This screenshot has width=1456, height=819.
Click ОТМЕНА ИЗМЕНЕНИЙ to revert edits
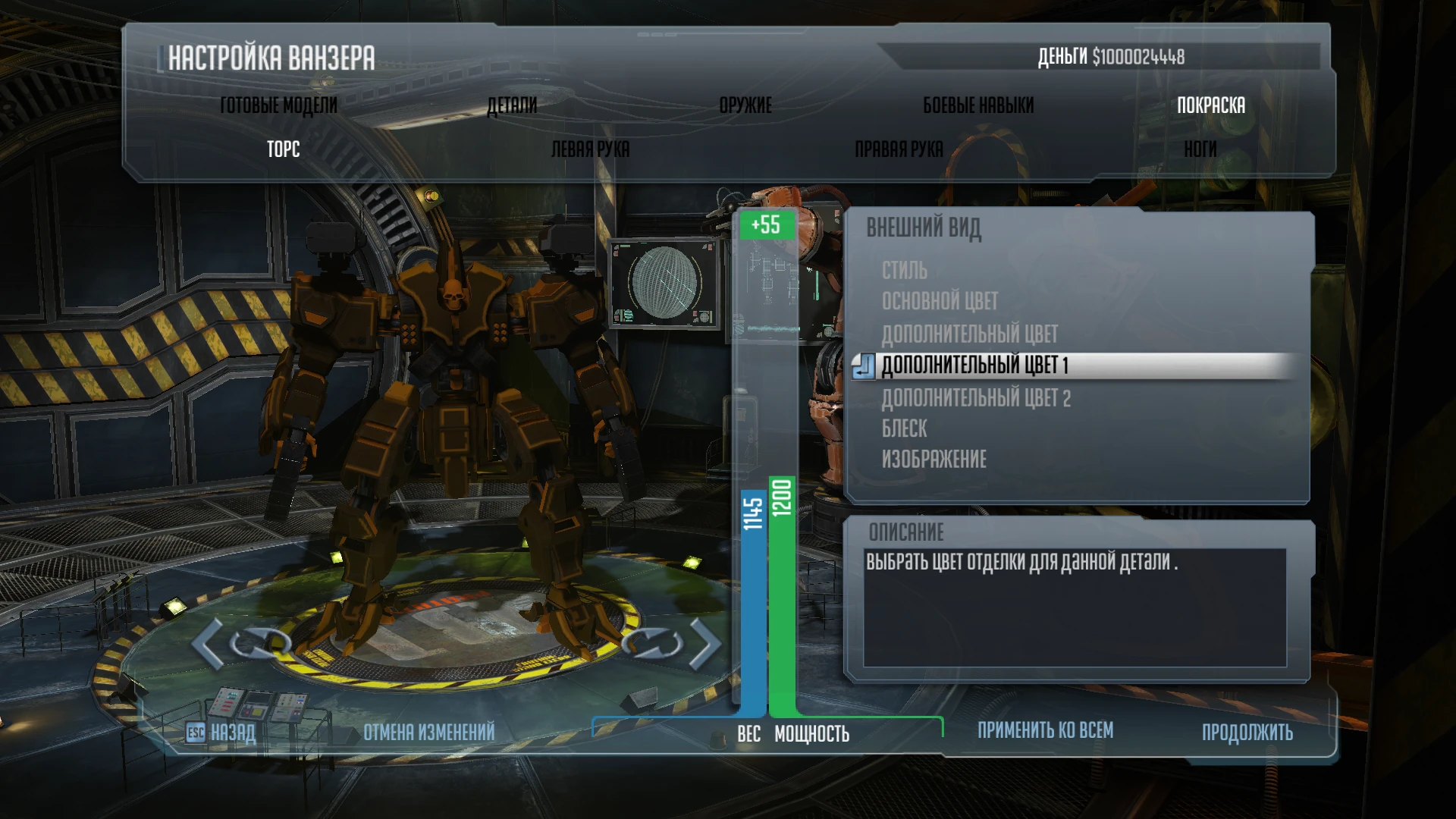point(428,732)
